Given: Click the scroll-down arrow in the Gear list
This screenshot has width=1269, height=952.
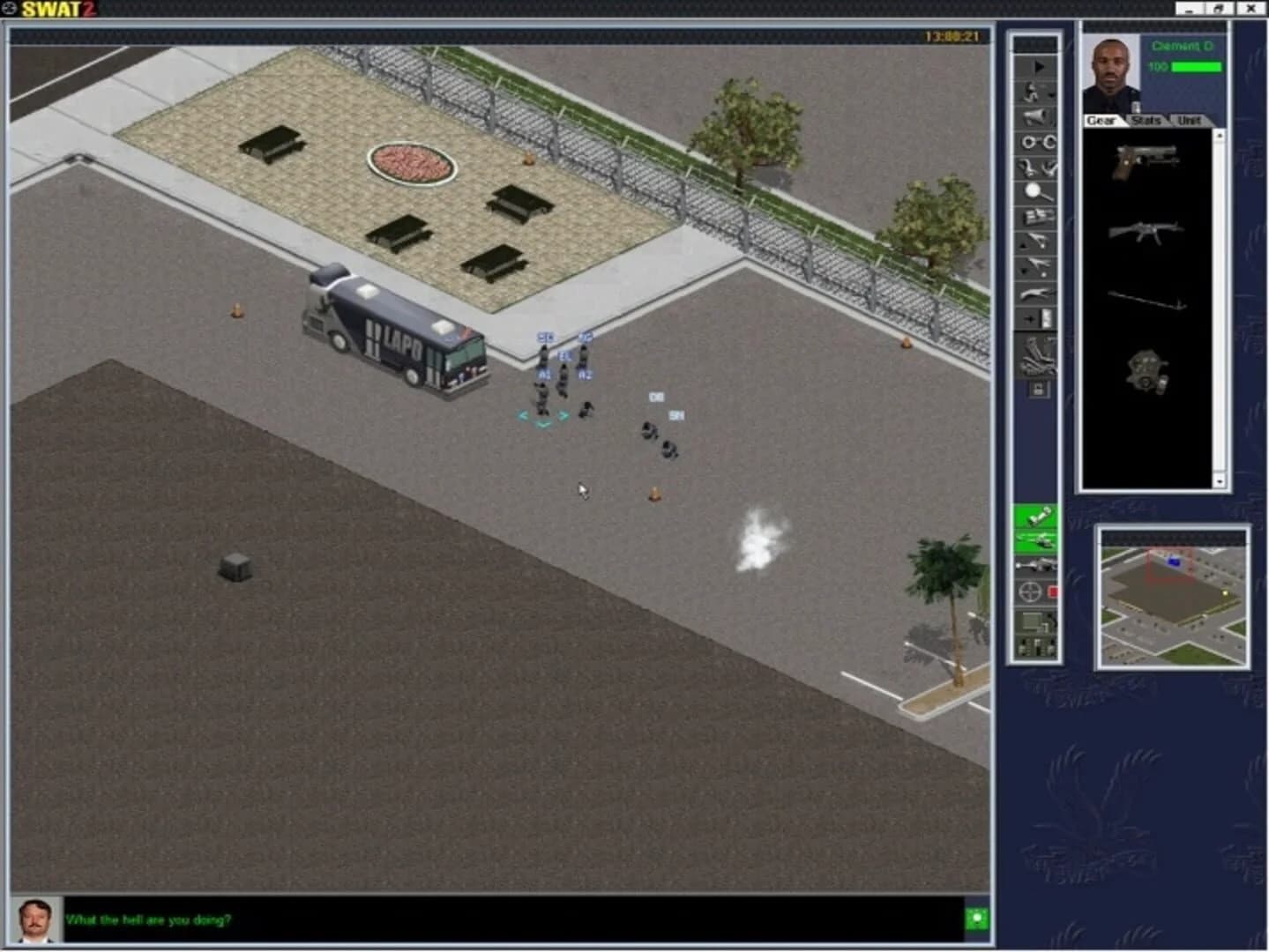Looking at the screenshot, I should [x=1220, y=480].
